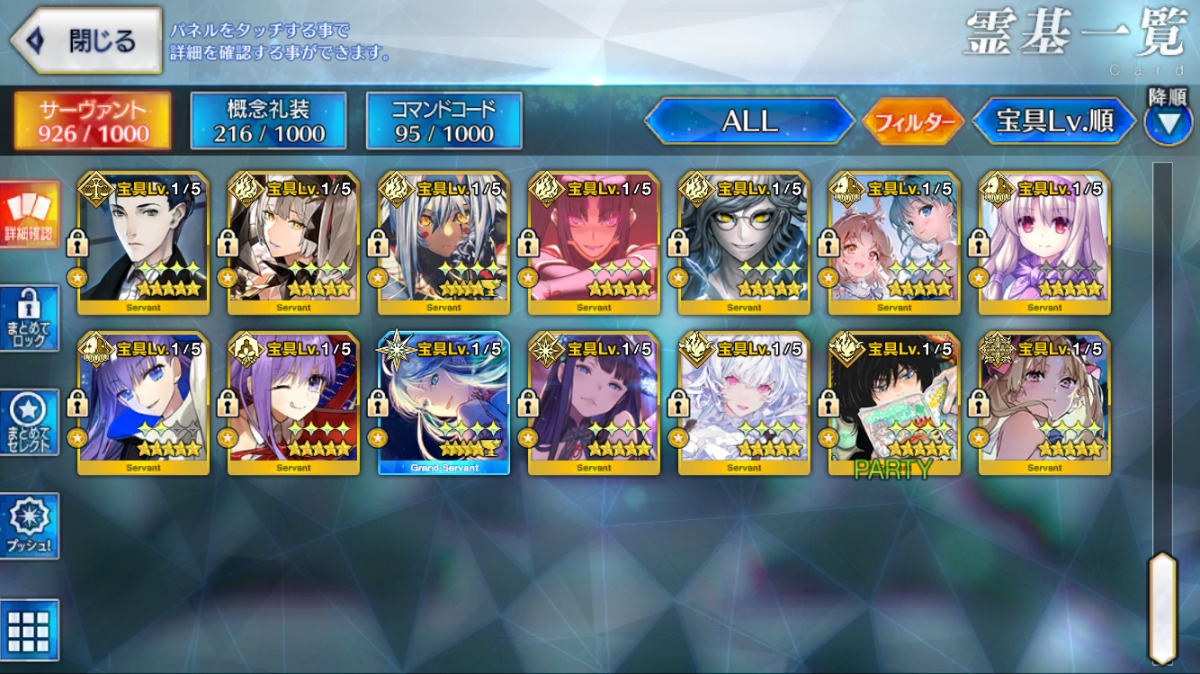Open the winking purple-haired servant card
The height and width of the screenshot is (674, 1200).
(x=294, y=402)
